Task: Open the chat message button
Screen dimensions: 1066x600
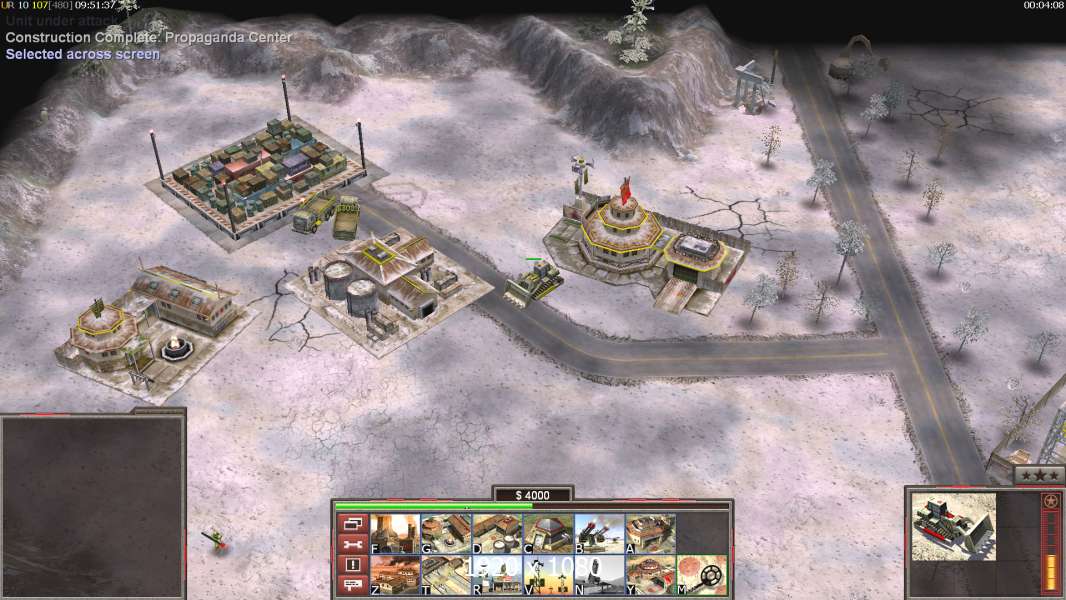Action: 352,585
